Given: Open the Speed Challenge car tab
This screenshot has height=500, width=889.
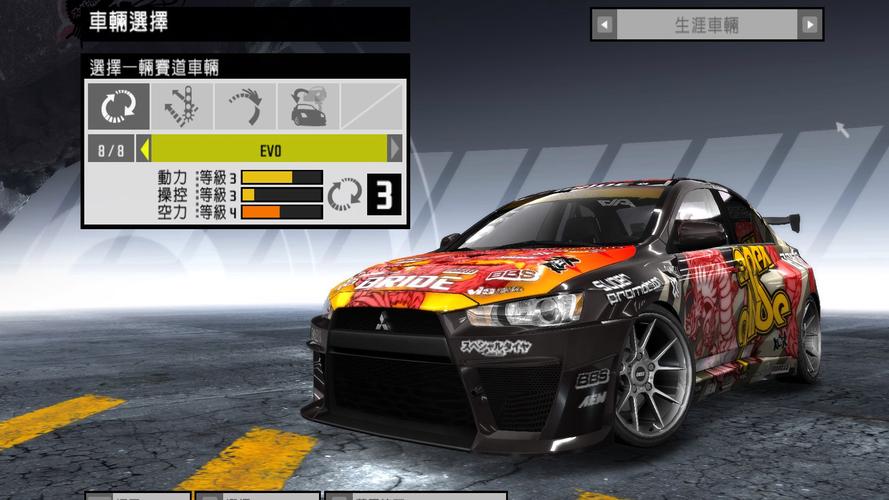Looking at the screenshot, I should [307, 106].
